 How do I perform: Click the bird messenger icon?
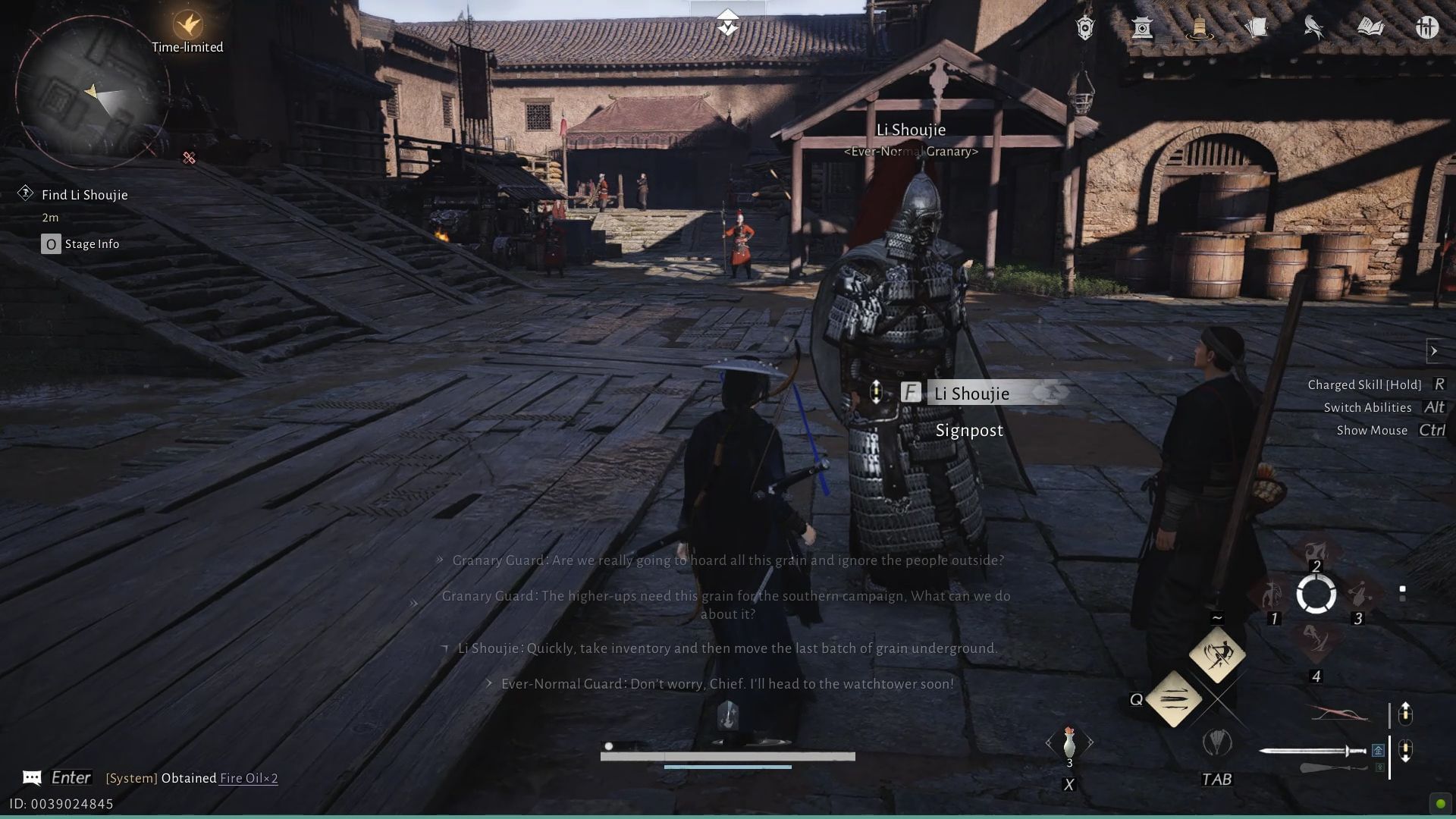coord(1312,26)
